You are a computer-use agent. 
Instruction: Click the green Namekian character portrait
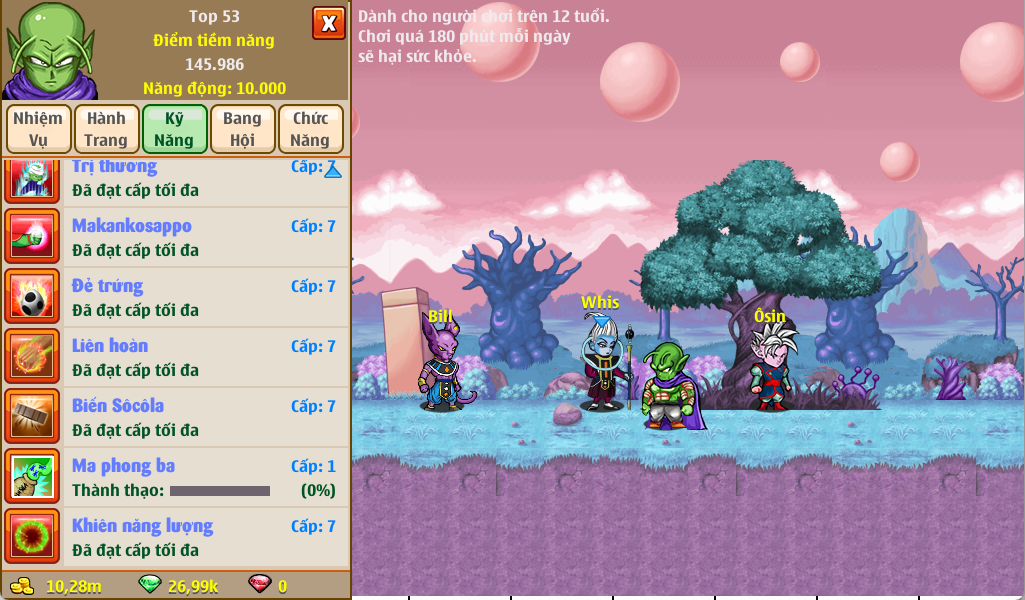click(x=48, y=50)
